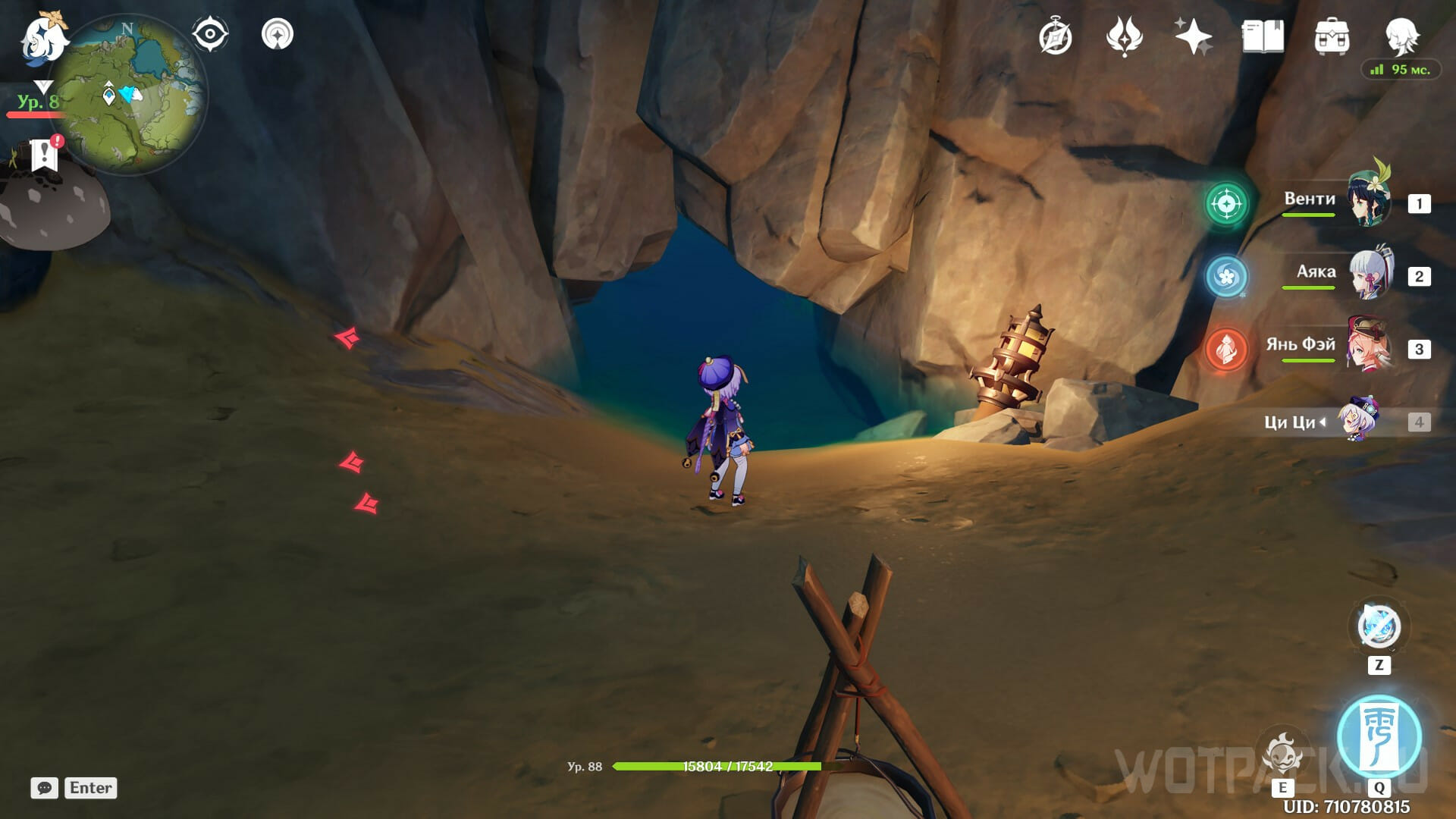Activate Qiqi's elemental burst talisman icon
This screenshot has height=819, width=1456.
(x=1379, y=736)
